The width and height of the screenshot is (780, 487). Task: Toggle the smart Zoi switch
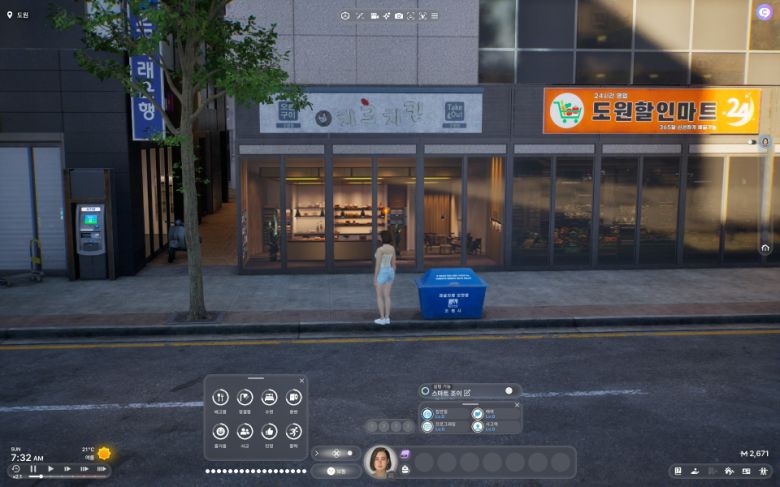click(x=507, y=391)
